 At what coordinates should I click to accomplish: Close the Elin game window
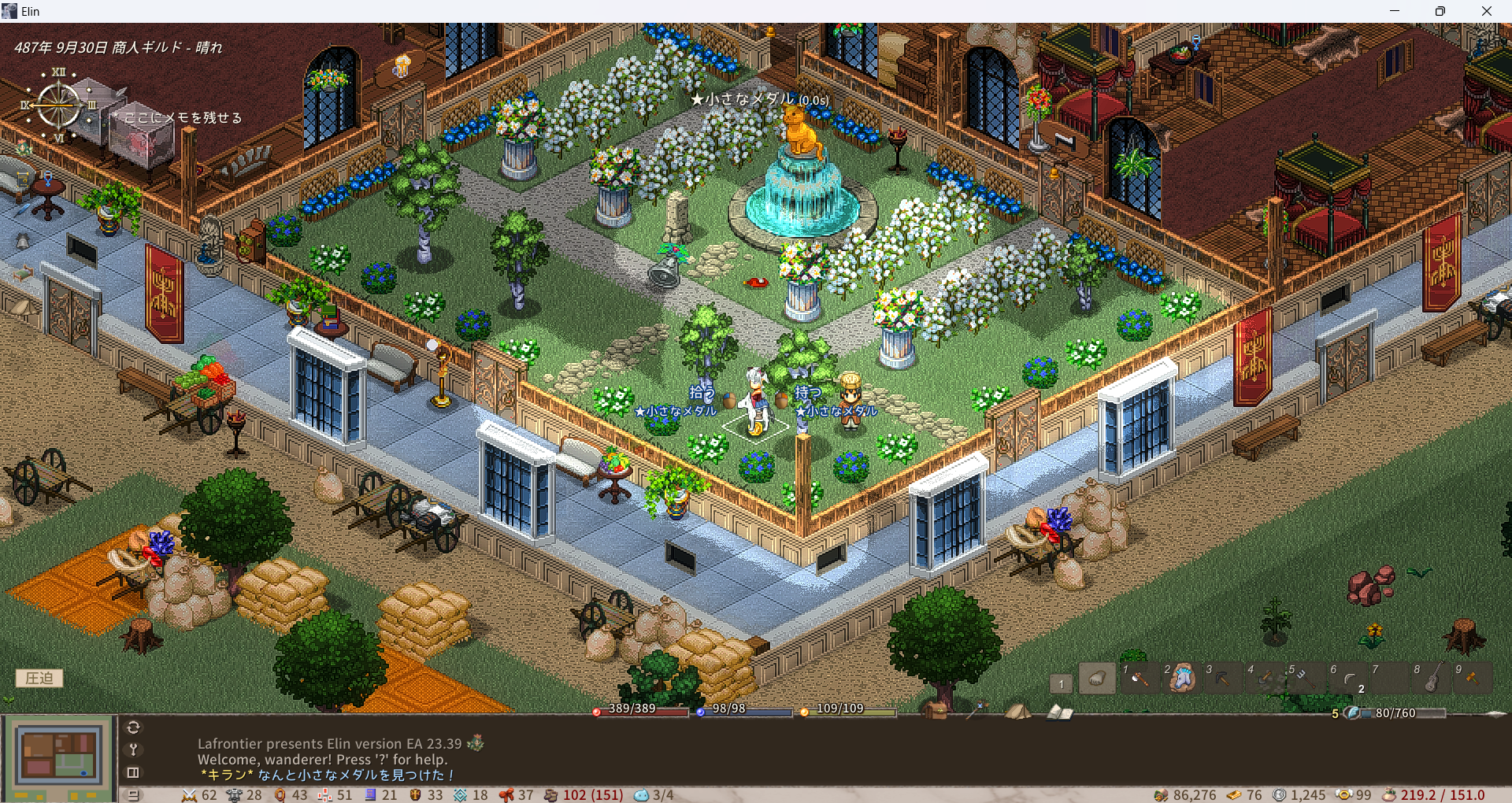[x=1486, y=11]
